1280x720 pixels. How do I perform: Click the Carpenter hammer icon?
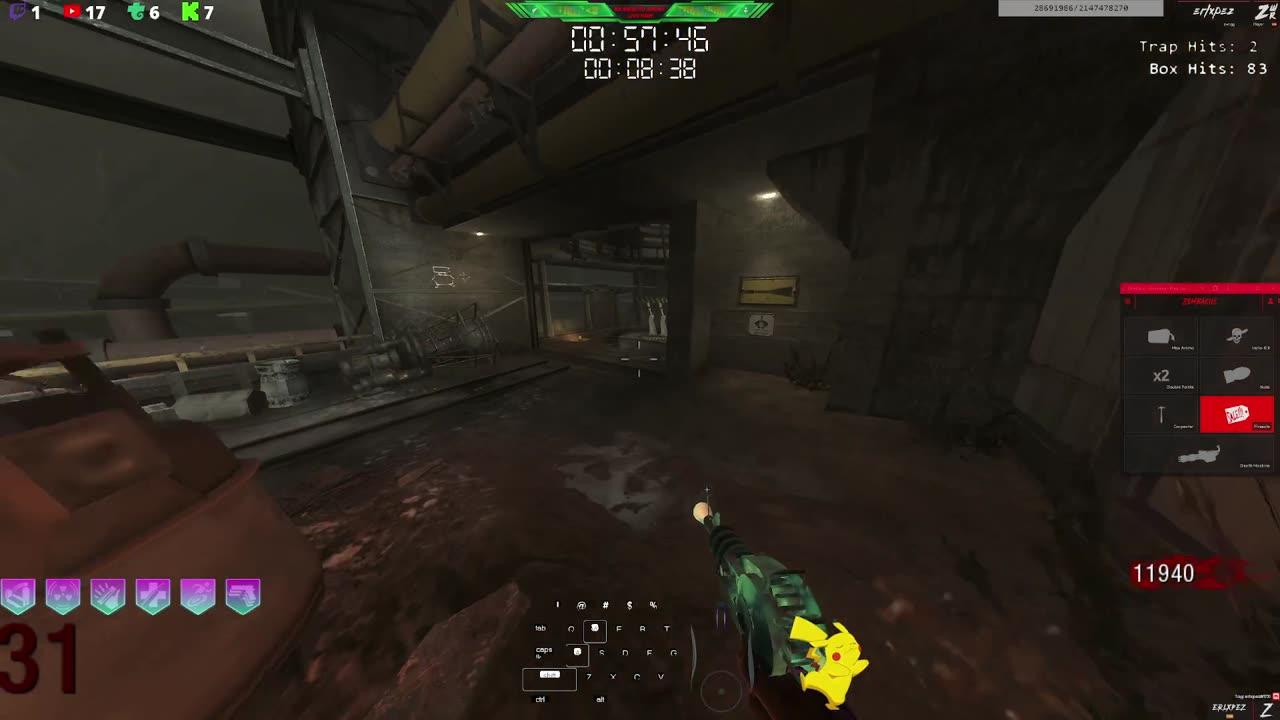(1162, 412)
